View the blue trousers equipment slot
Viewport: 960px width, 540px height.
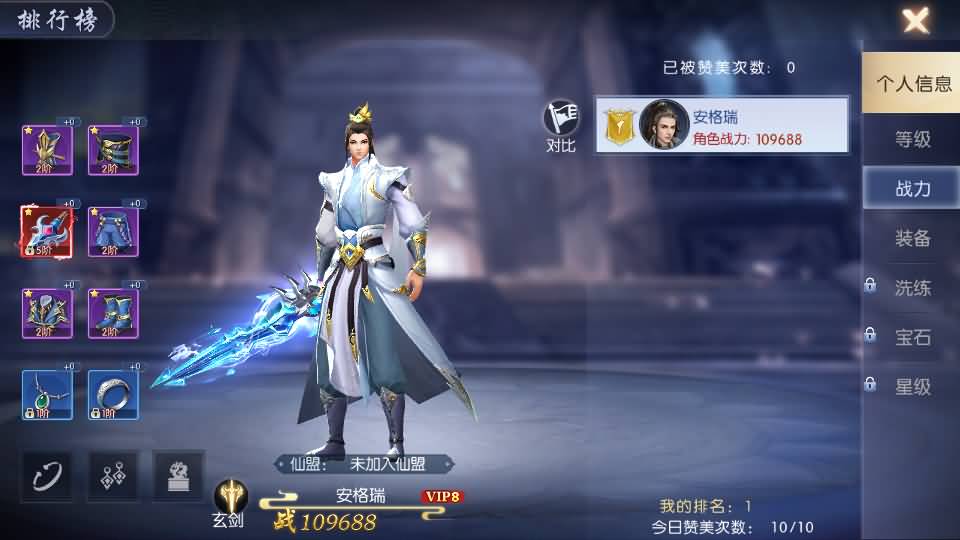point(113,232)
